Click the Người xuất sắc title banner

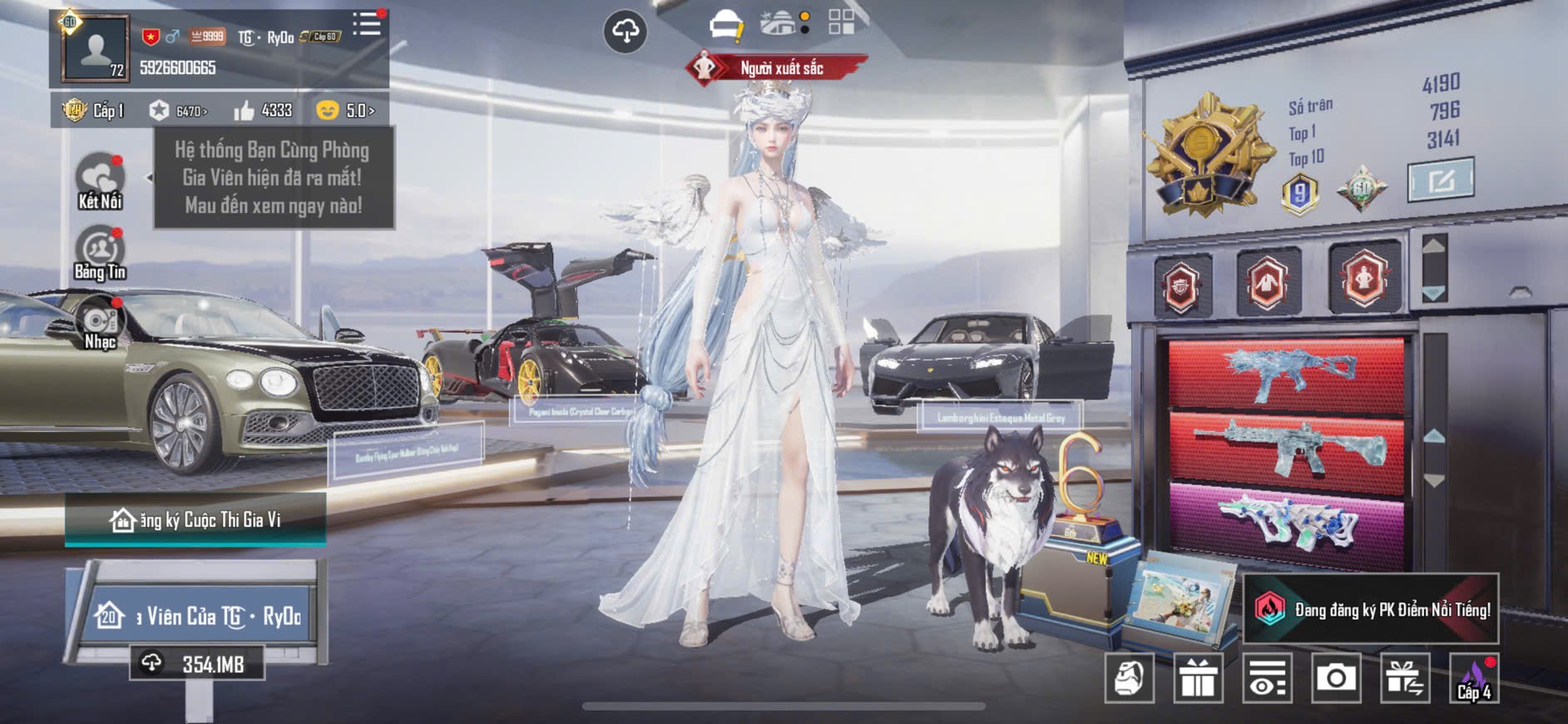point(778,68)
